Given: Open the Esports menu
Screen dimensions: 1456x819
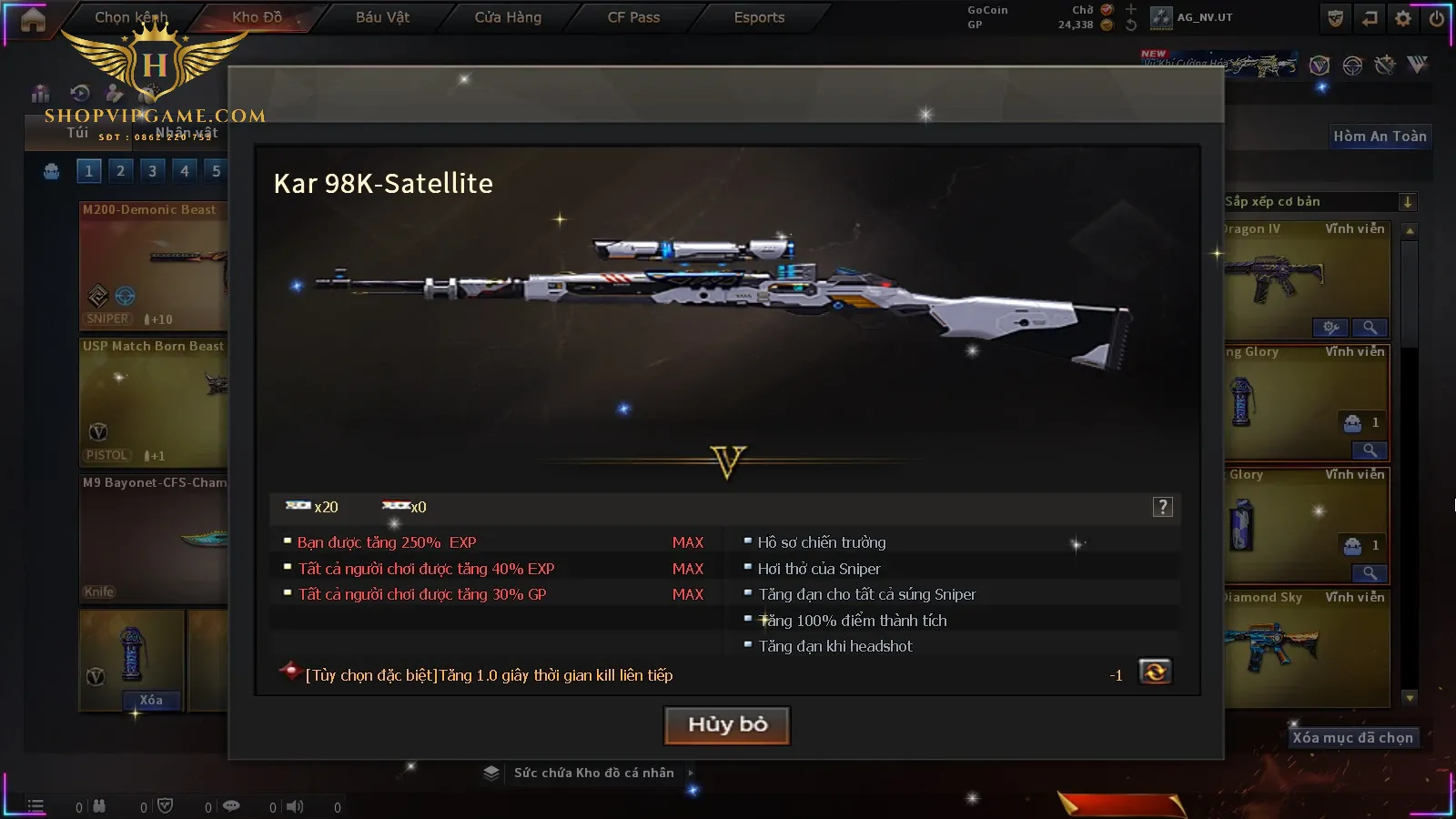Looking at the screenshot, I should (x=759, y=17).
